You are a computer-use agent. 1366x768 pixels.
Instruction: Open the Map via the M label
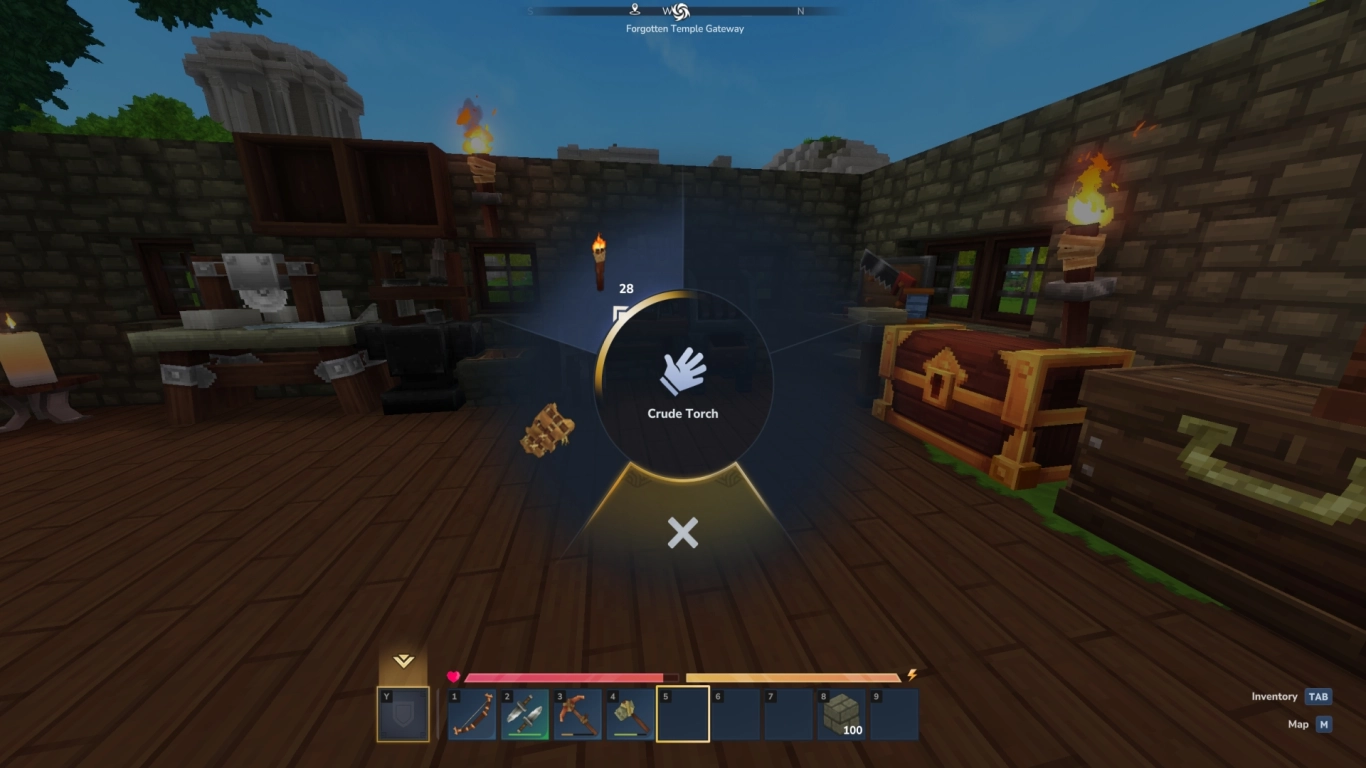pyautogui.click(x=1323, y=723)
